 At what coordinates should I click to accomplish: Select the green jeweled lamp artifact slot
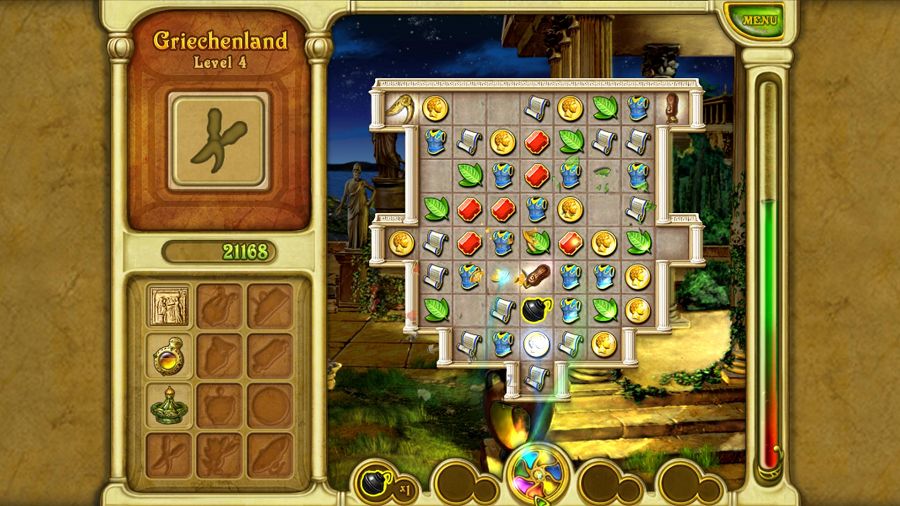click(169, 404)
